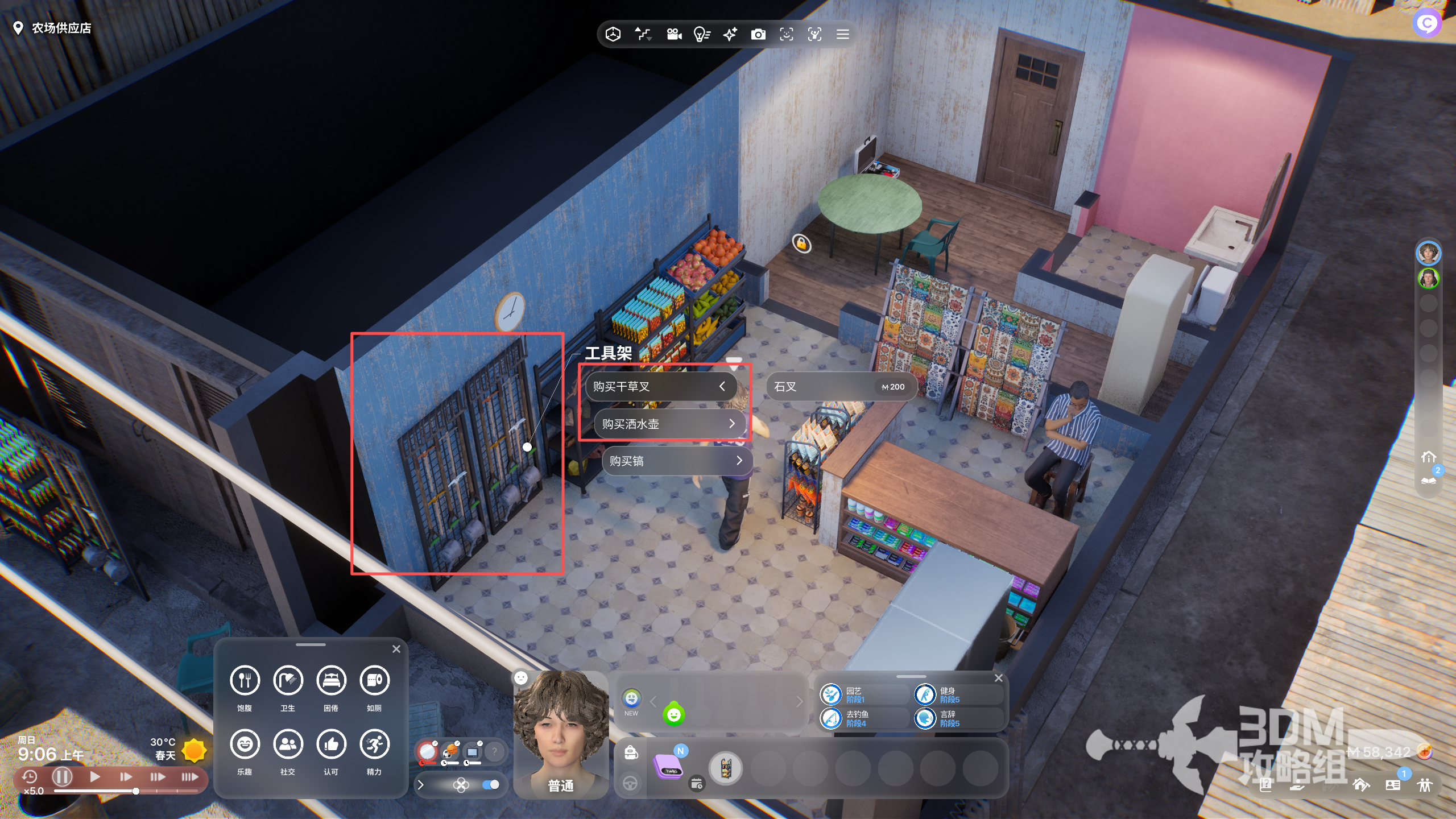This screenshot has height=819, width=1456.
Task: Open the backpack inventory icon
Action: click(x=631, y=753)
